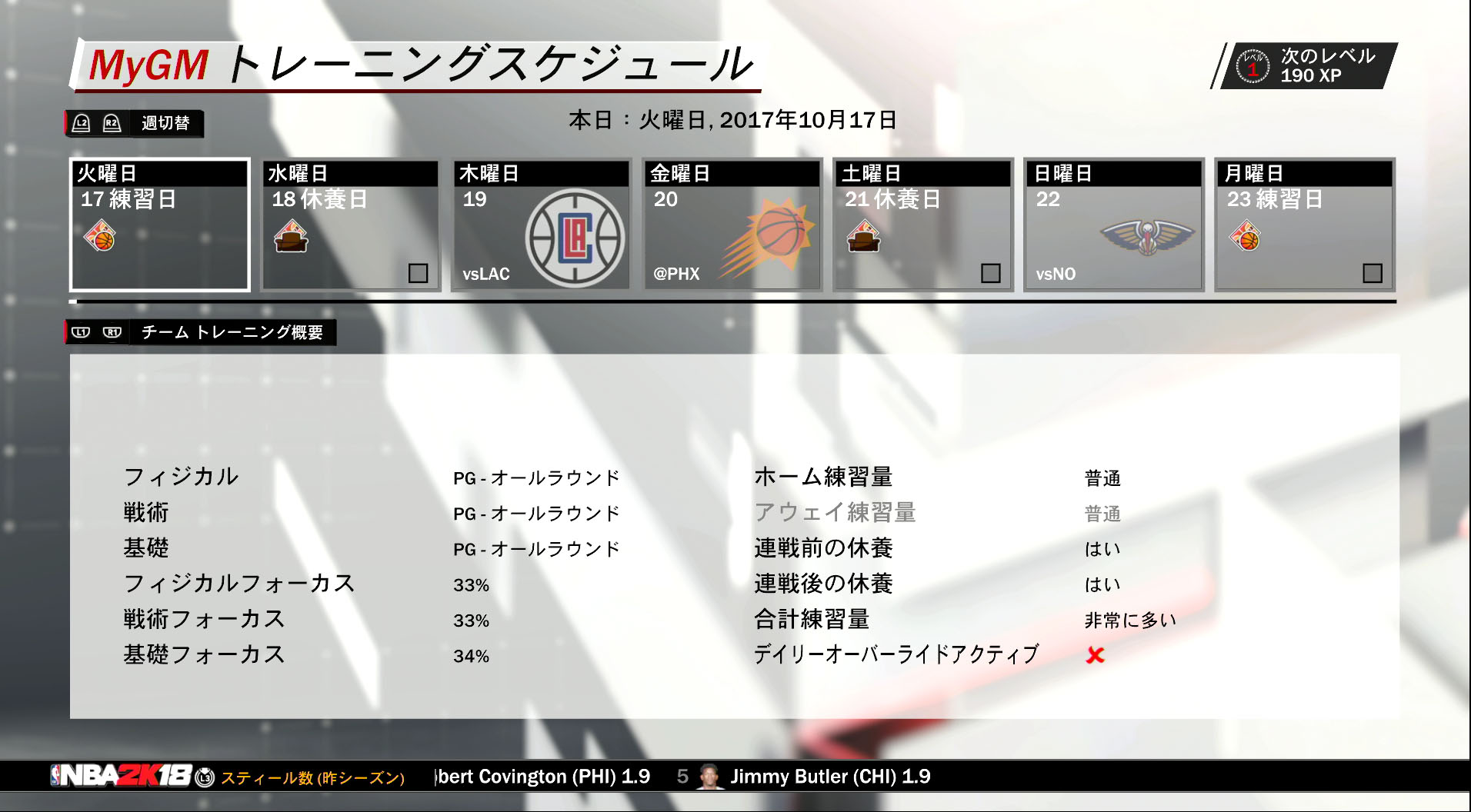Toggle the checkbox on Saturday's card

coord(992,274)
